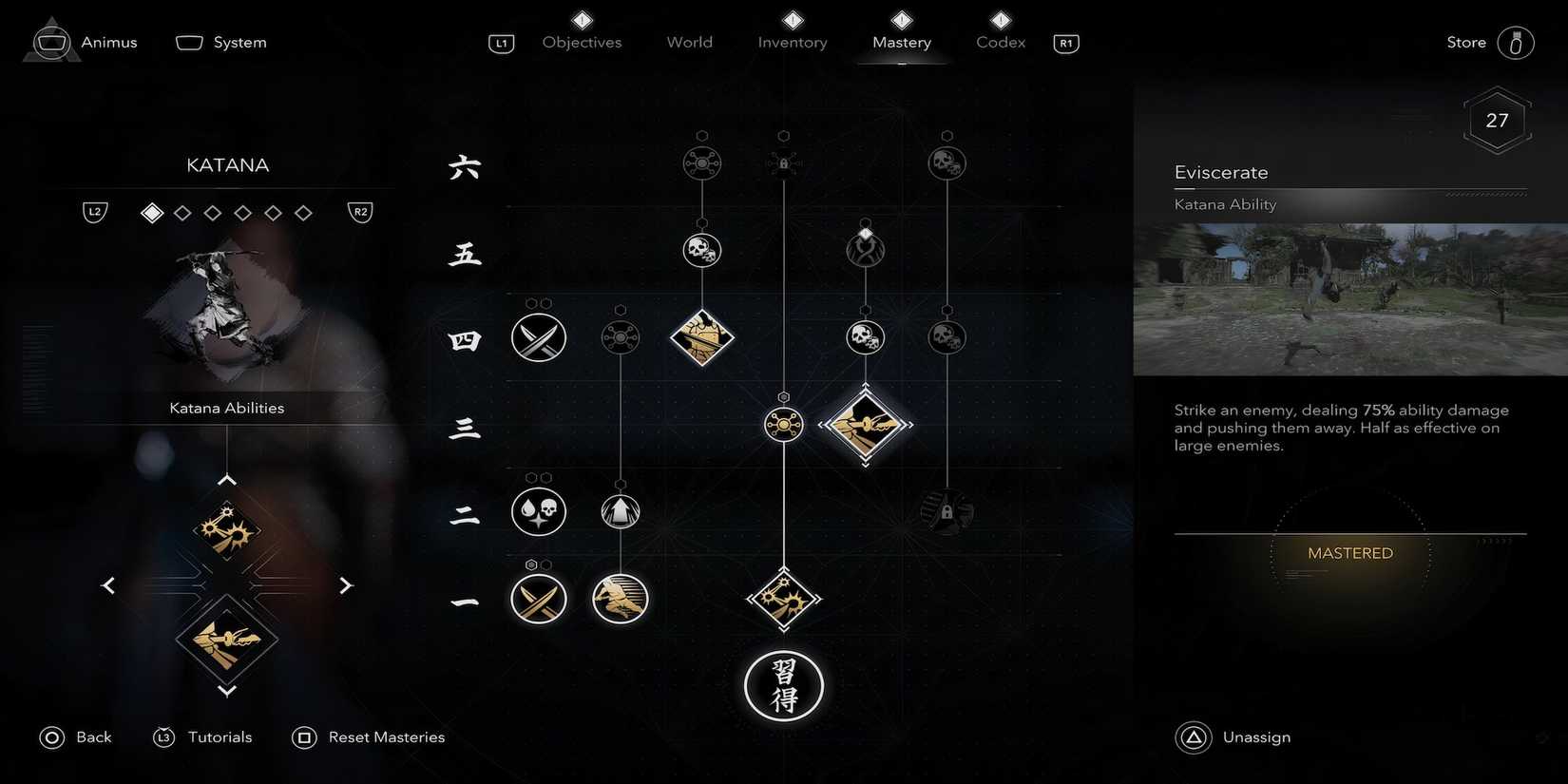
Task: Browse next ability with right arrow
Action: 346,584
